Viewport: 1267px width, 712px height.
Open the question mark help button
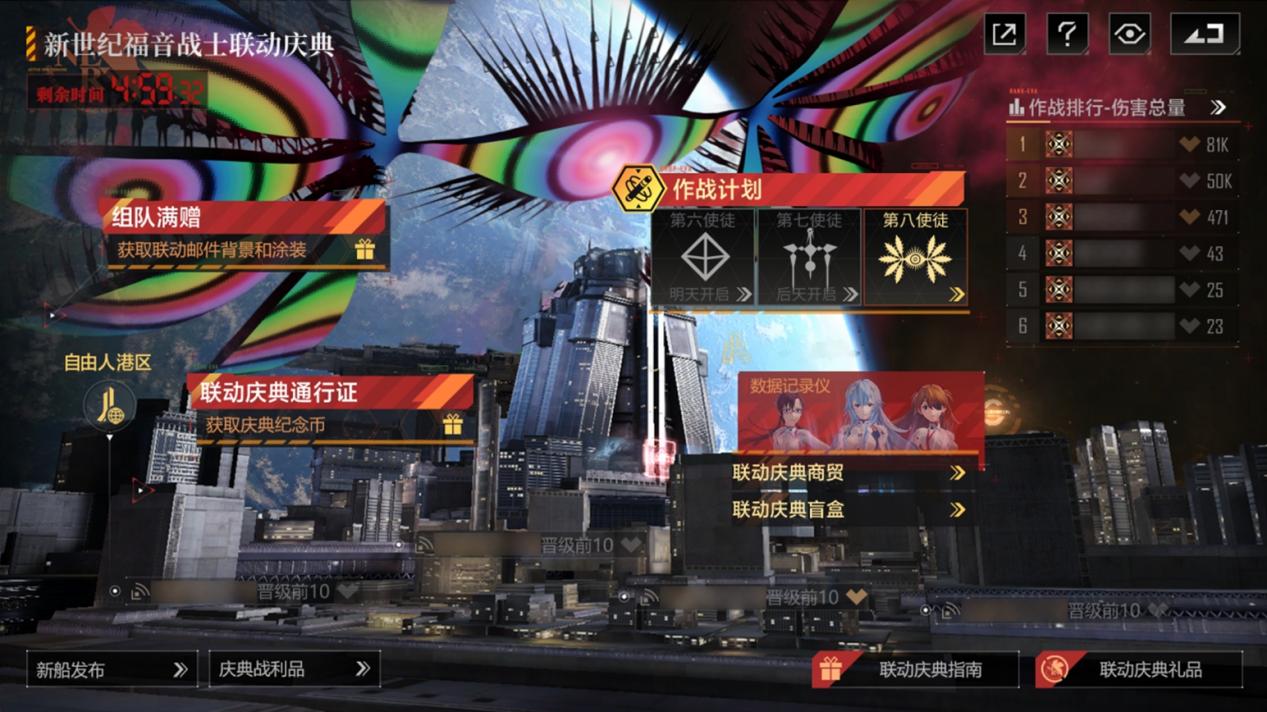point(1067,34)
